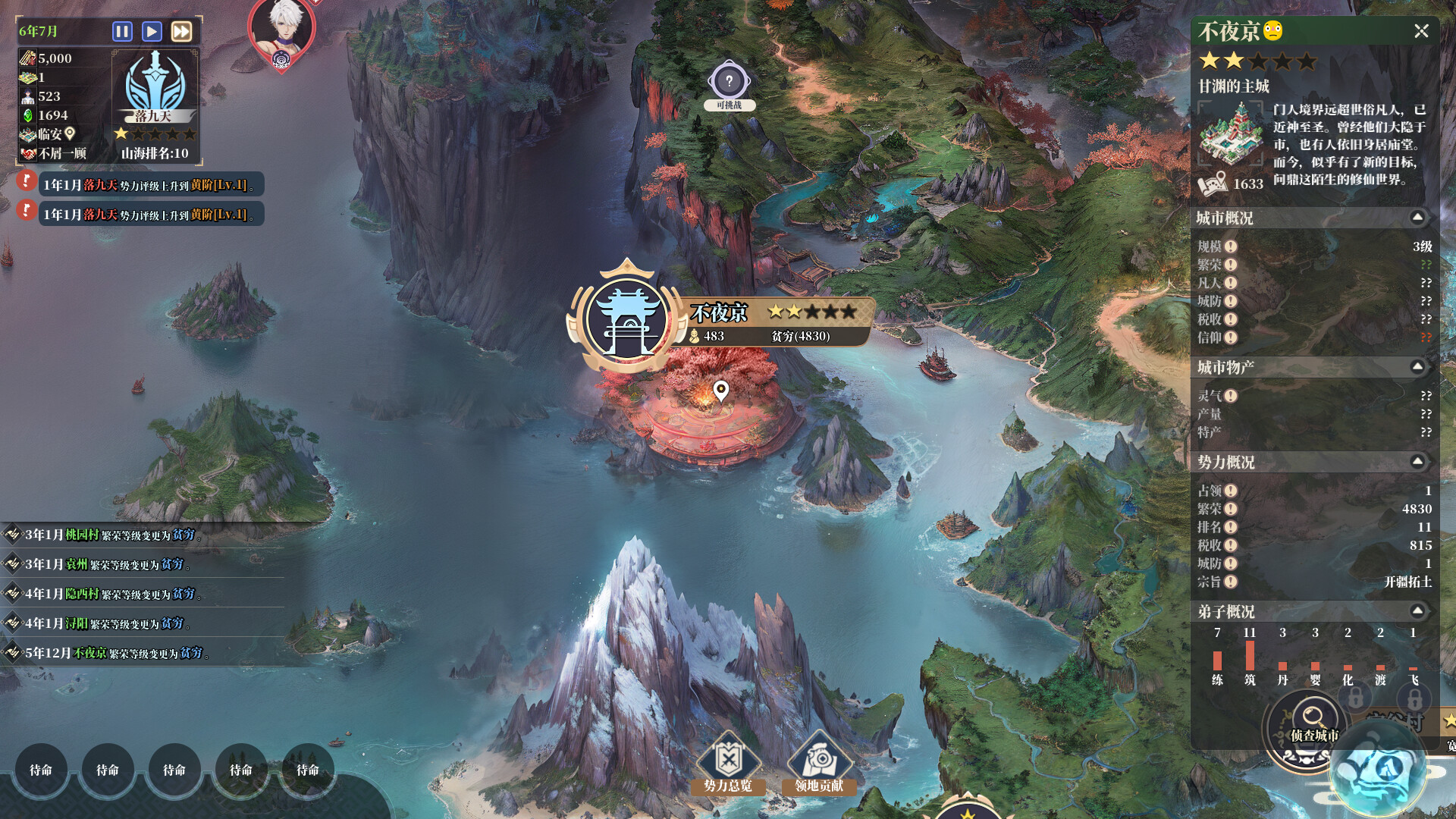Screen dimensions: 1456x819
Task: Pause game time with the pause button
Action: click(121, 31)
